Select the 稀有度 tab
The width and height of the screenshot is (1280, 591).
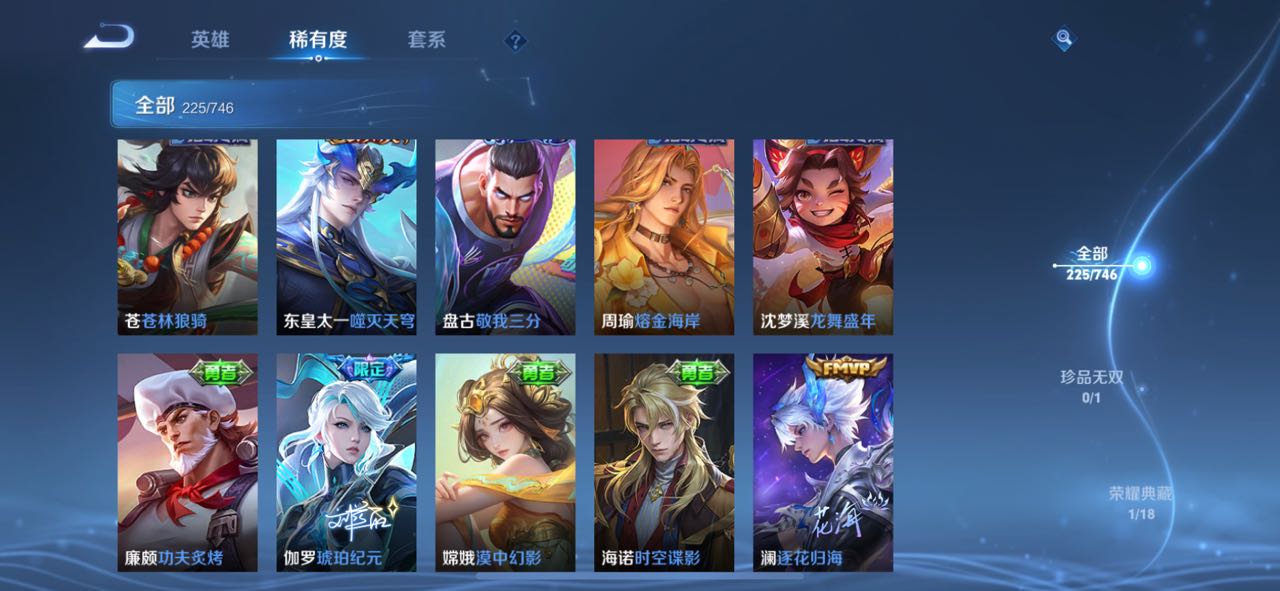[x=318, y=40]
